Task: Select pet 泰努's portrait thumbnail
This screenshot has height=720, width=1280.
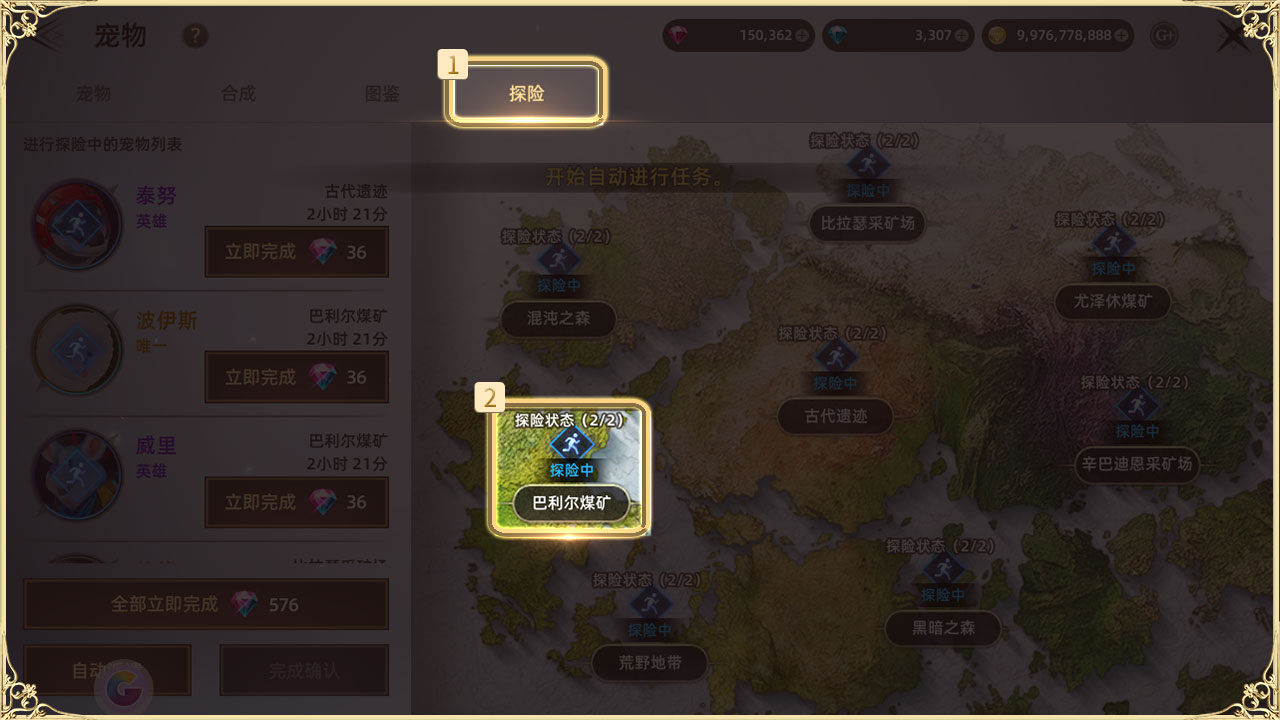Action: pos(78,222)
